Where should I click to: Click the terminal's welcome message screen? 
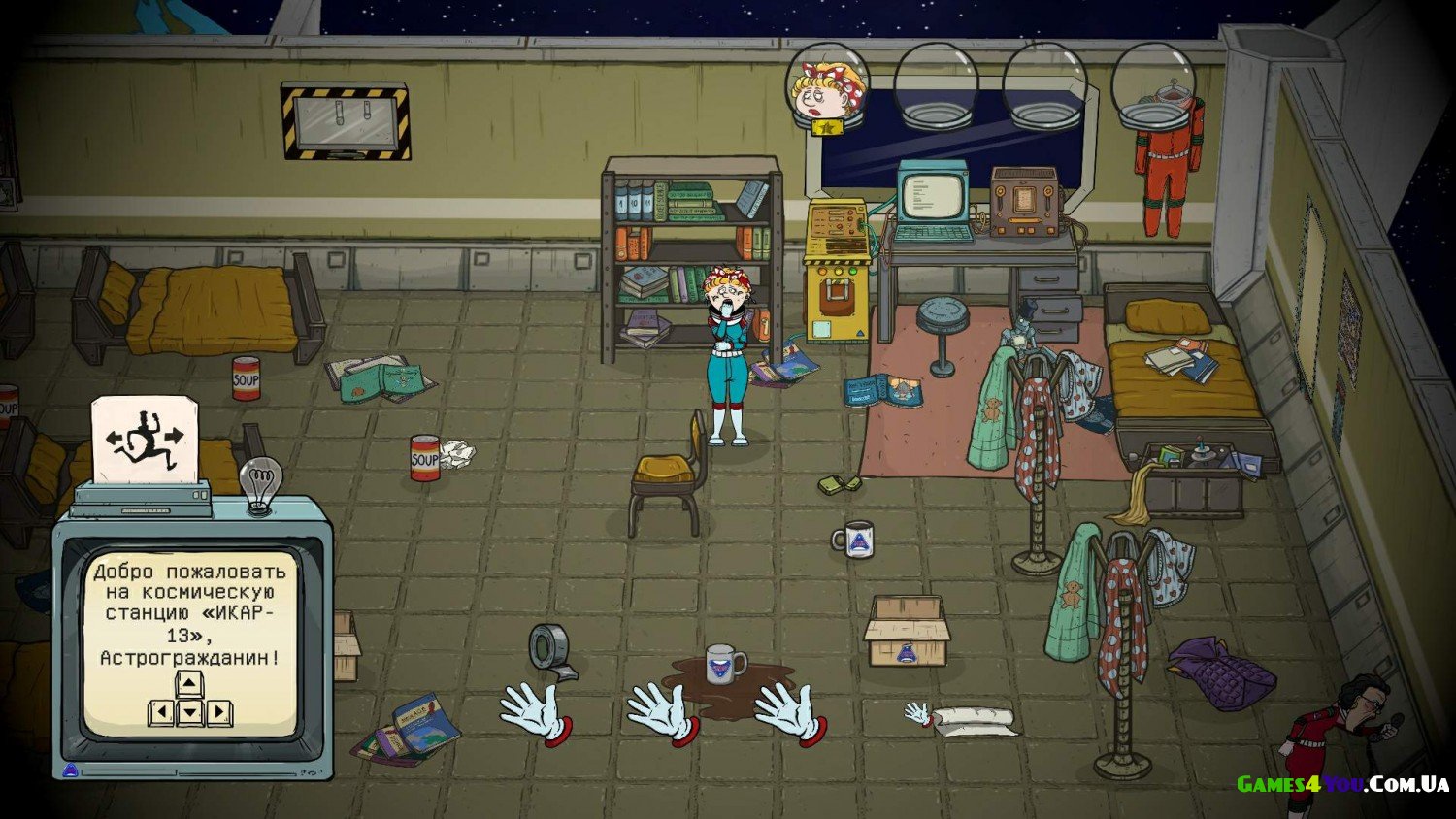189,640
